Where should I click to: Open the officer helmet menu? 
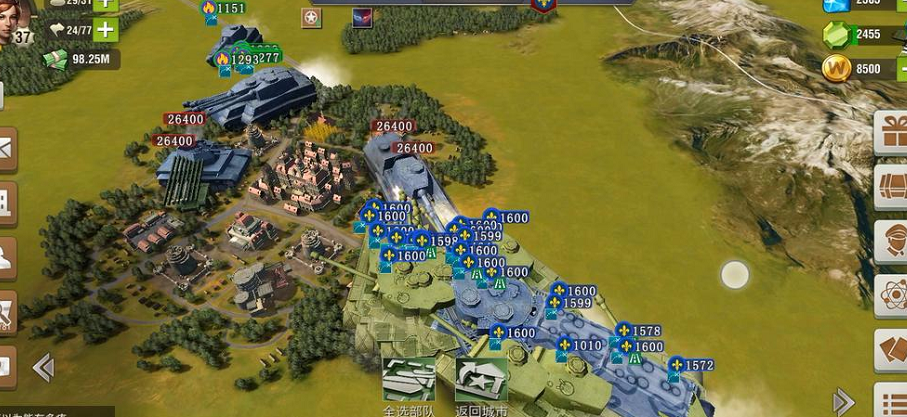point(890,241)
